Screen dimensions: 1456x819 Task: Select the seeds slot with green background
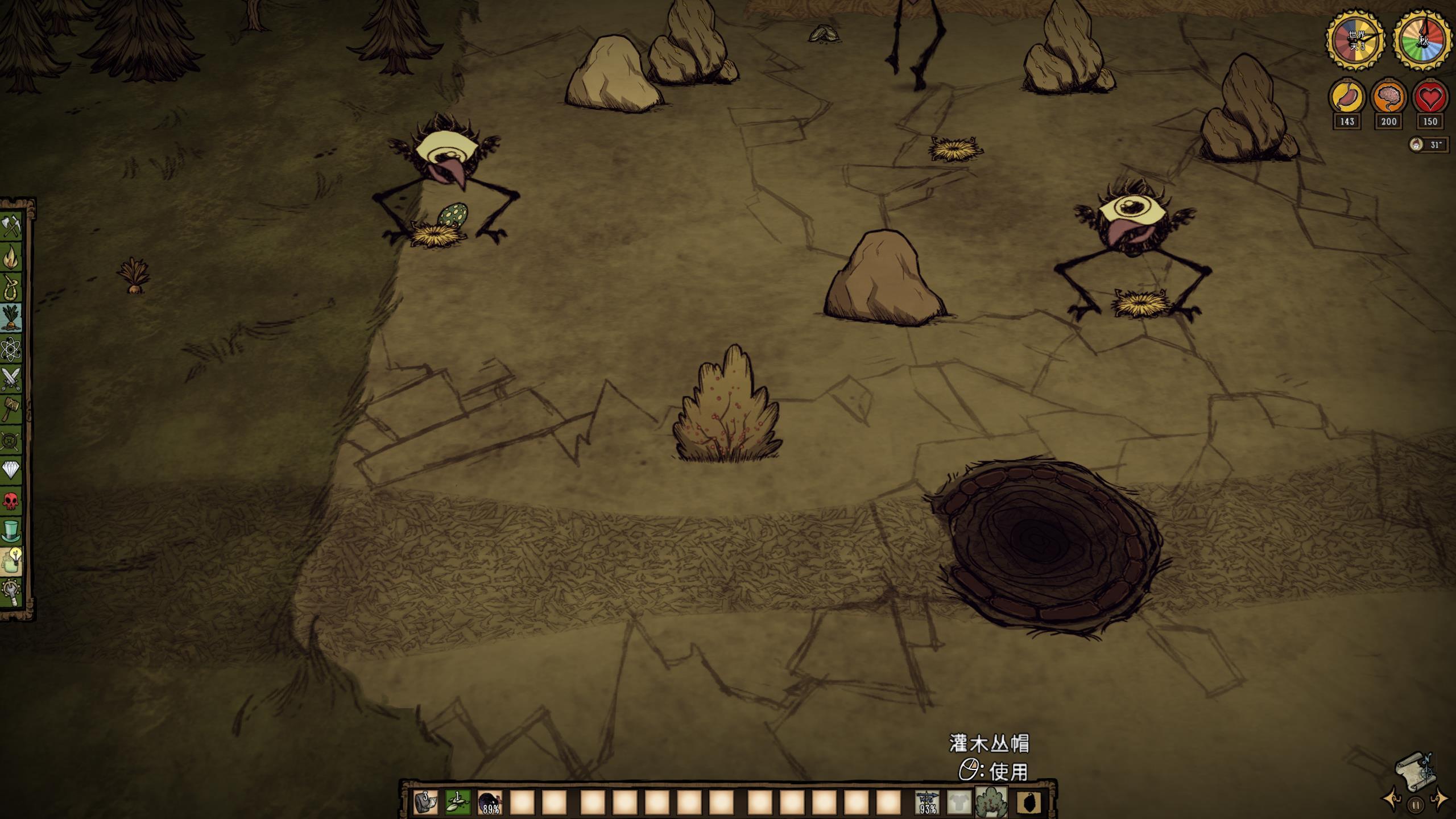[457, 802]
